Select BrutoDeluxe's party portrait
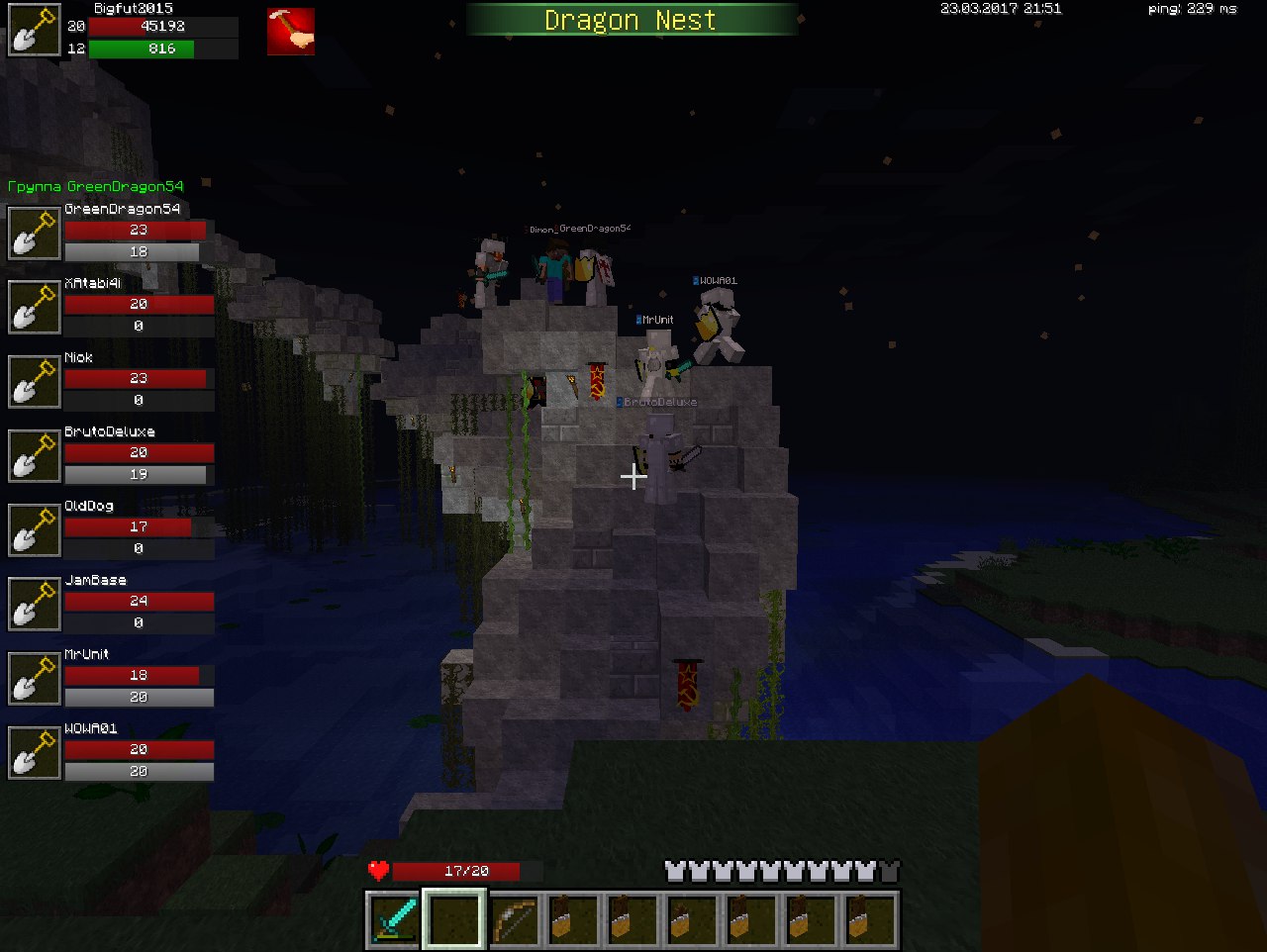 (x=35, y=455)
